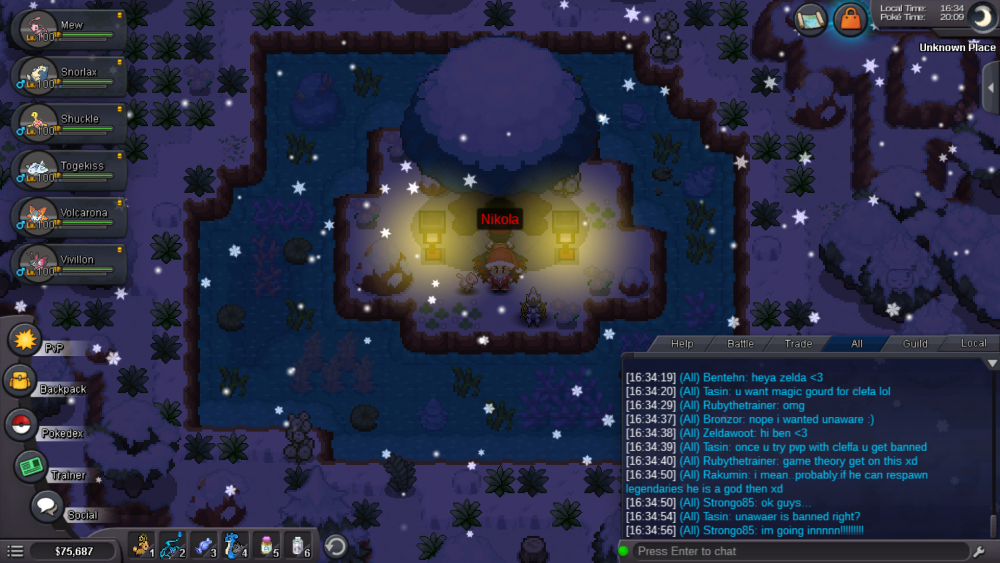Open the PvP menu
1000x563 pixels.
pyautogui.click(x=24, y=340)
